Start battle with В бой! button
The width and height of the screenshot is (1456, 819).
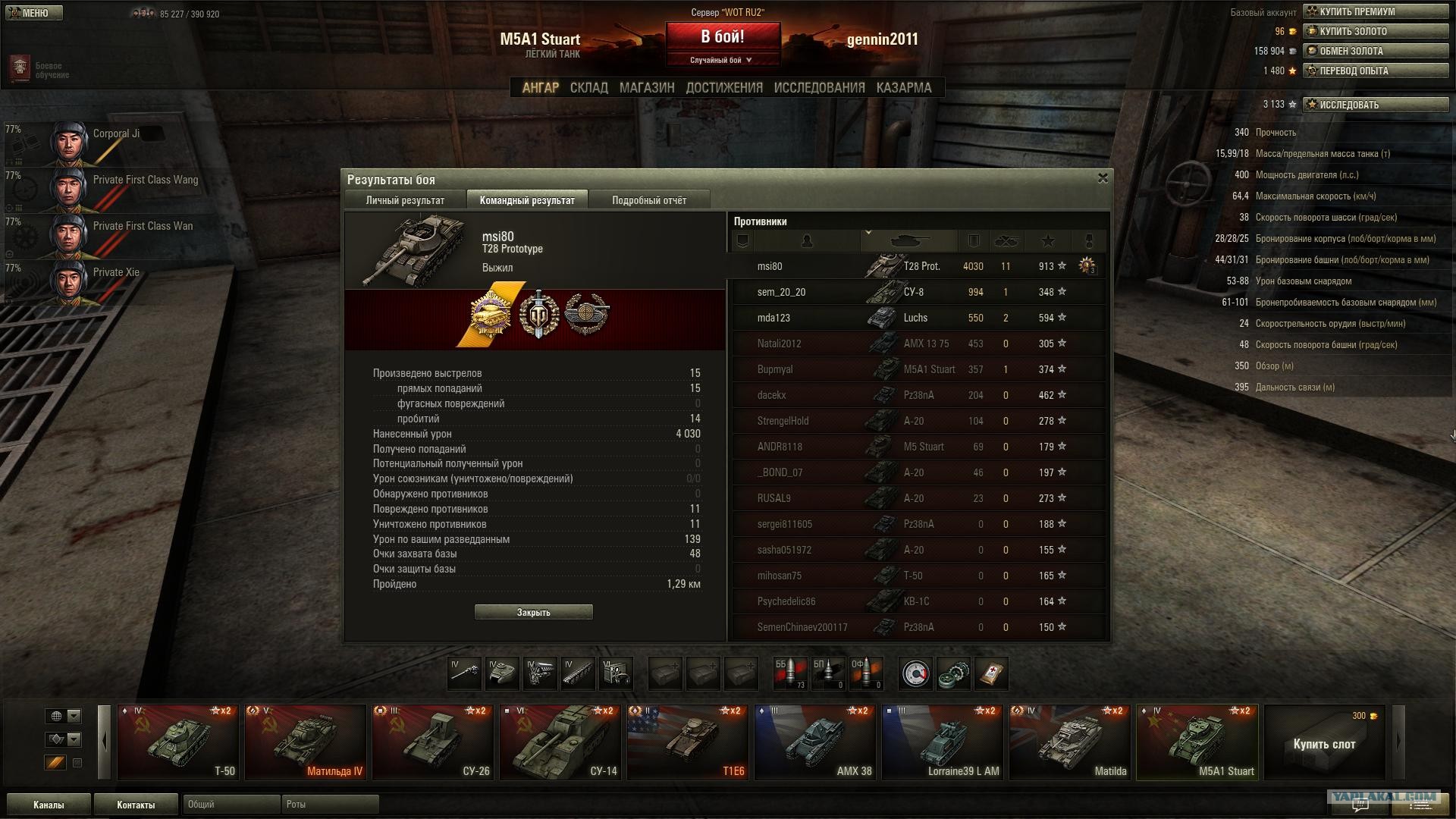click(x=722, y=36)
